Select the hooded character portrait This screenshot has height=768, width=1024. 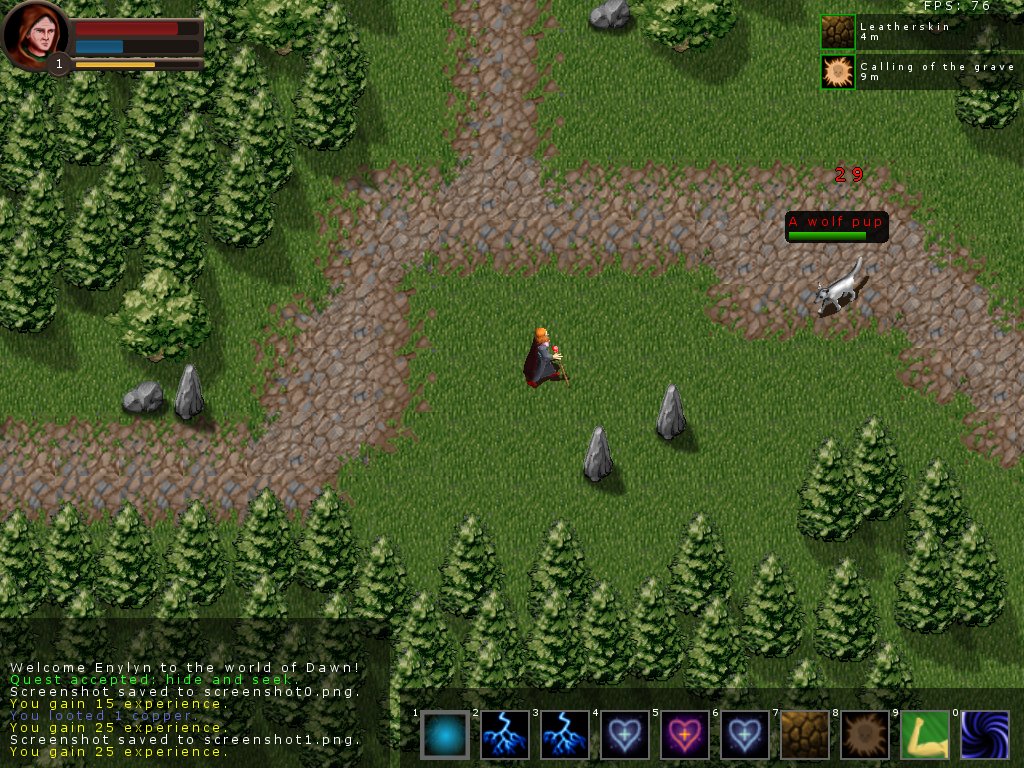point(35,35)
